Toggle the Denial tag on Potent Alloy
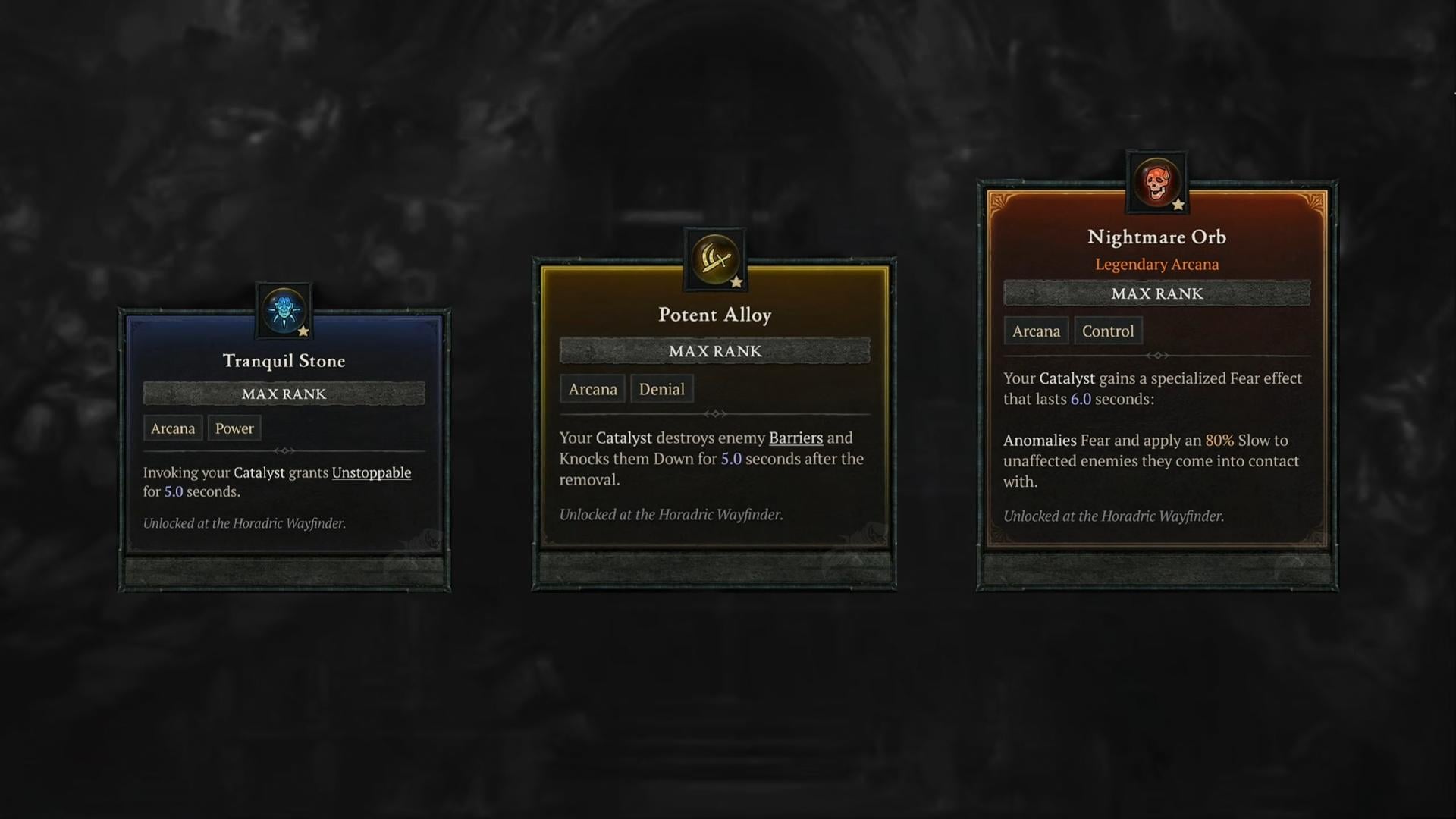Viewport: 1456px width, 819px height. tap(661, 388)
